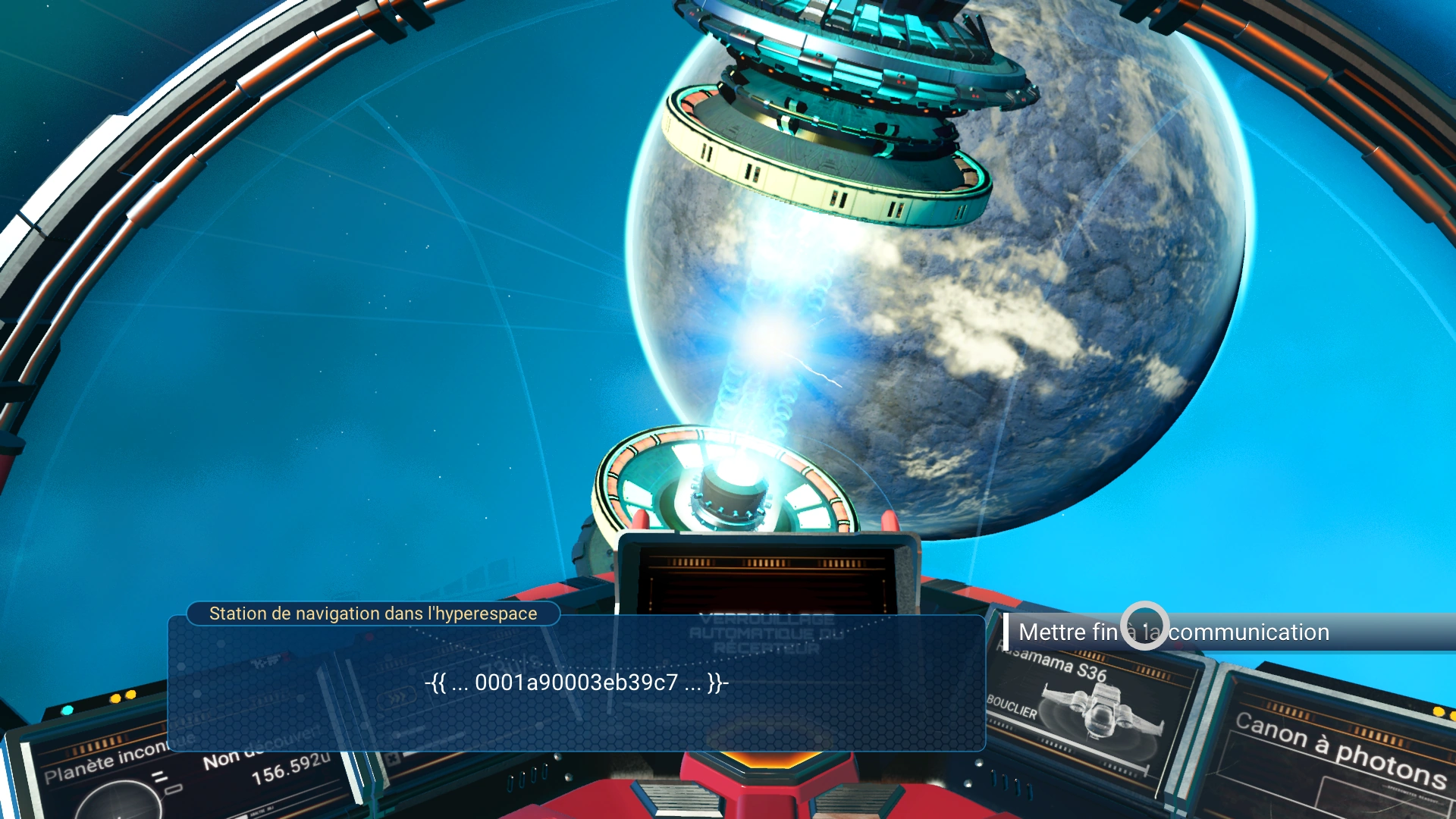
Task: Select the Bouclier status tab
Action: [1013, 709]
